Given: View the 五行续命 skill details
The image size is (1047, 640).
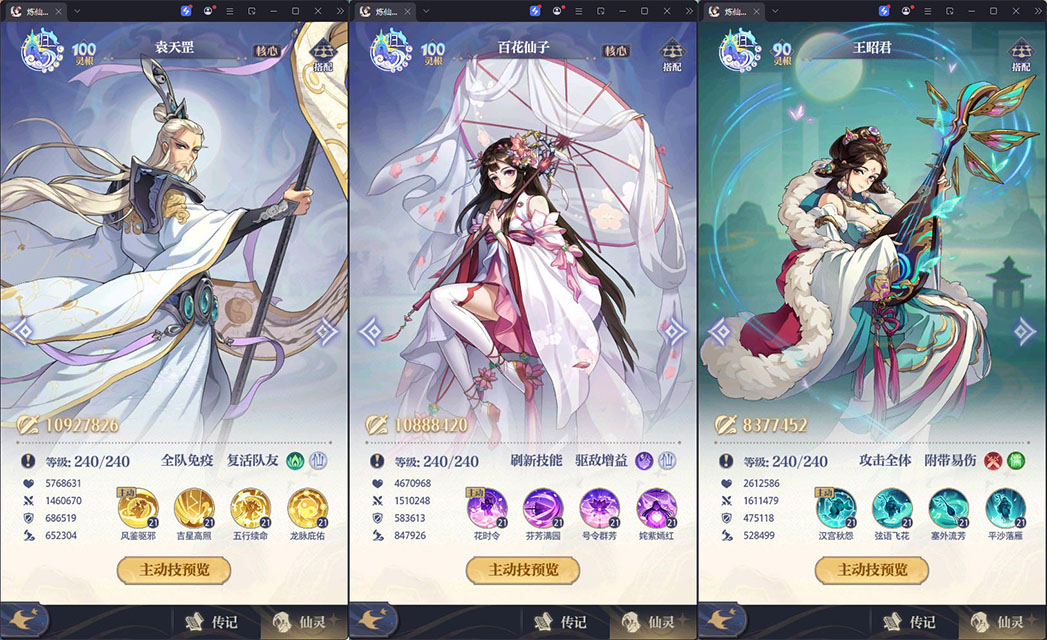Looking at the screenshot, I should tap(250, 509).
